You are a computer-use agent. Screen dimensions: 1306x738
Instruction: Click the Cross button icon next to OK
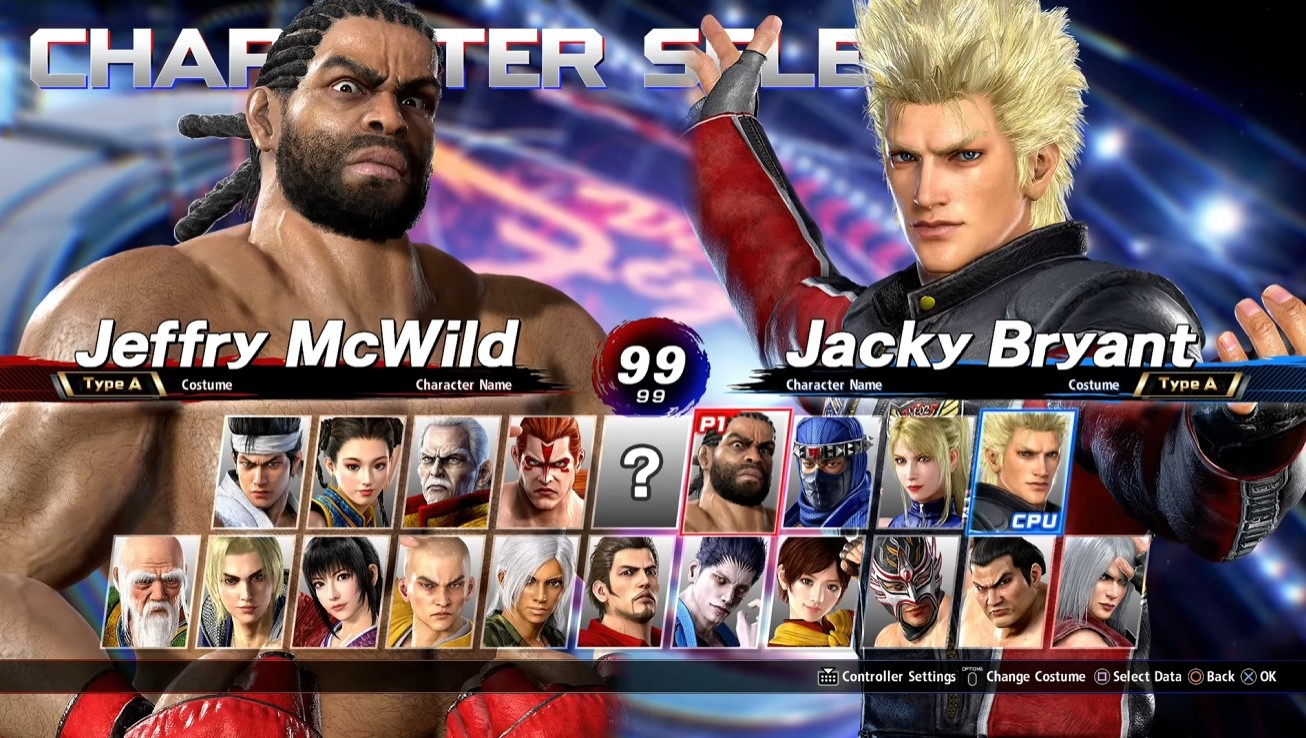tap(1247, 676)
